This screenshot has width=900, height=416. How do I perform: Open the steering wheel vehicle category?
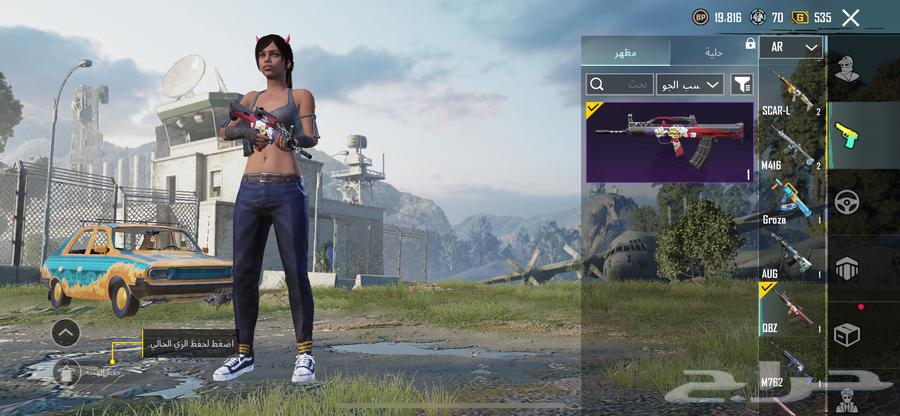846,201
